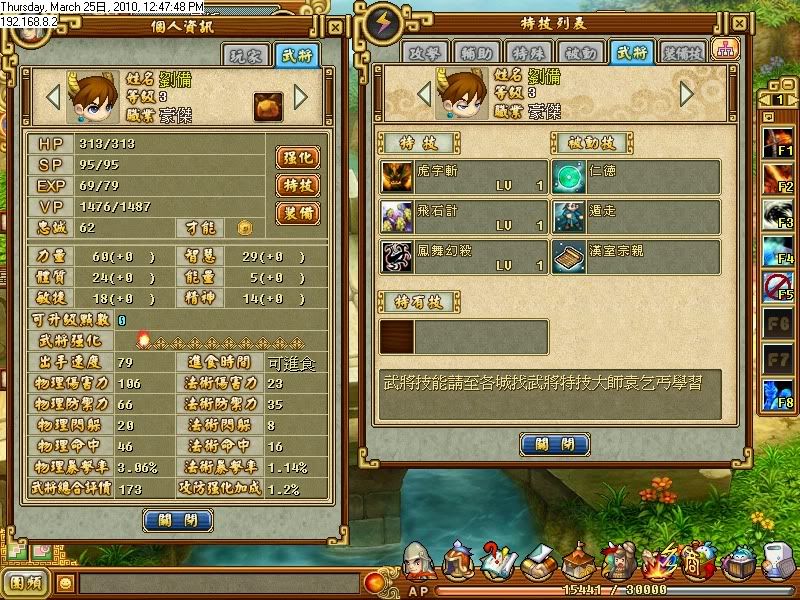The height and width of the screenshot is (600, 800).
Task: Show previous general in the personal info panel
Action: (54, 97)
